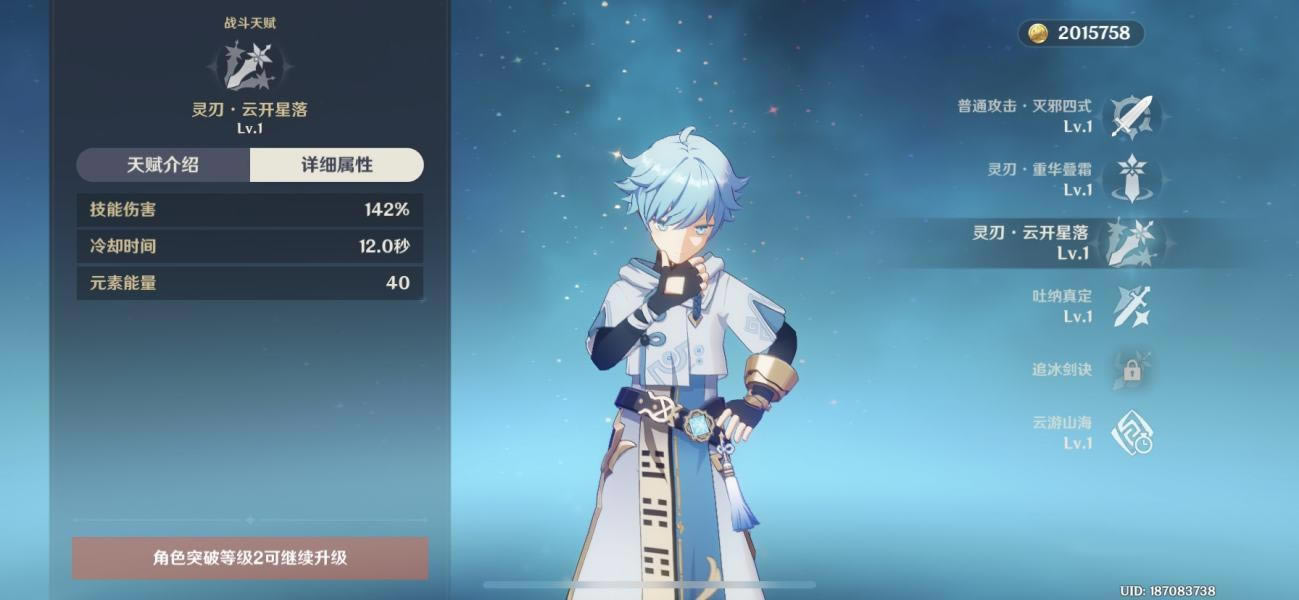Switch to the 天赋介绍 tab
Viewport: 1299px width, 600px height.
coord(163,165)
